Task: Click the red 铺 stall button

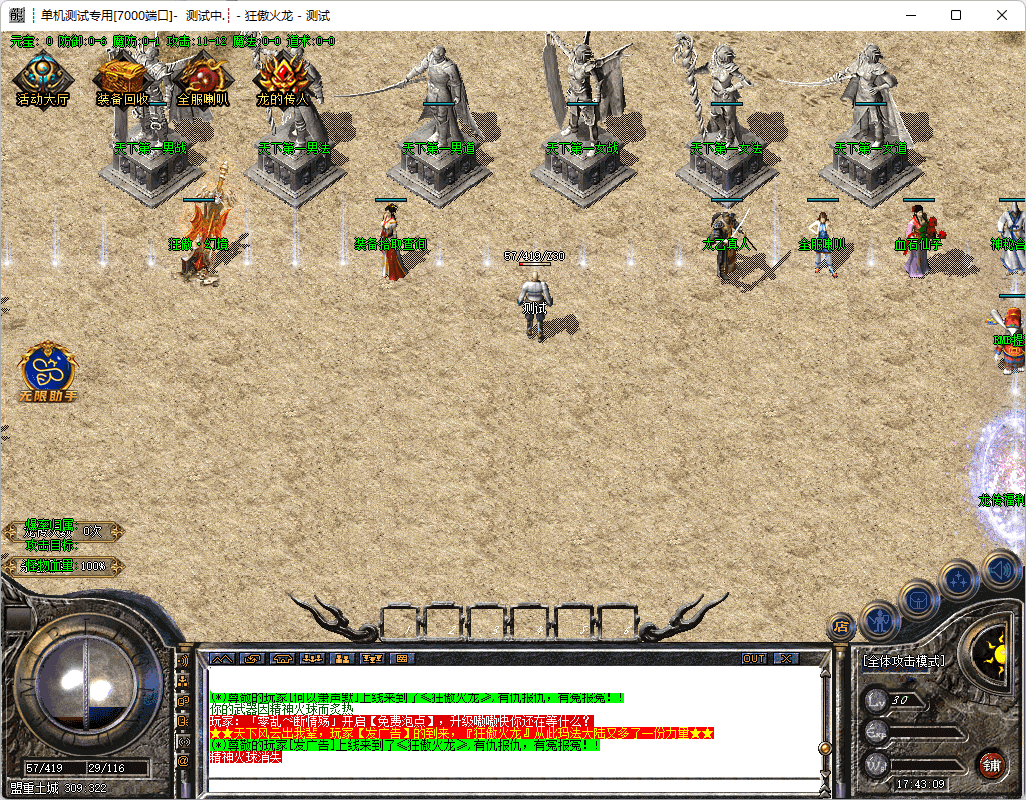Action: click(992, 765)
